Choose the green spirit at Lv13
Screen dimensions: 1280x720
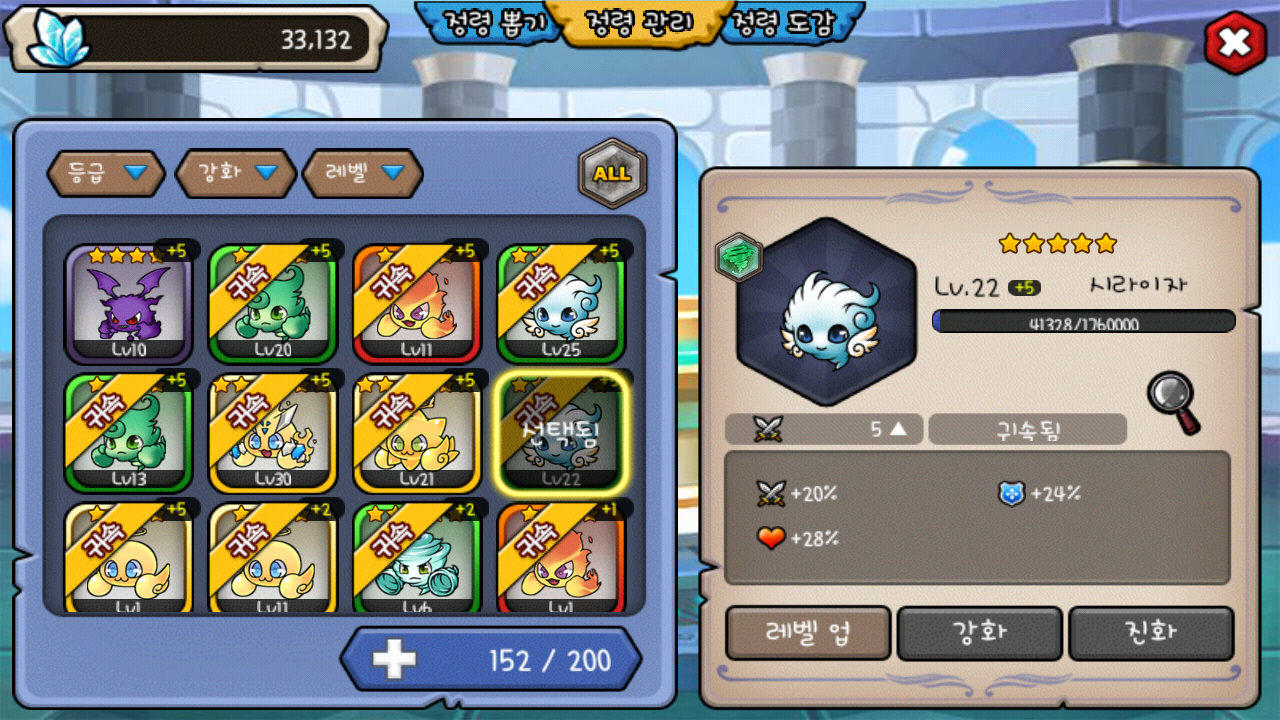tap(128, 432)
